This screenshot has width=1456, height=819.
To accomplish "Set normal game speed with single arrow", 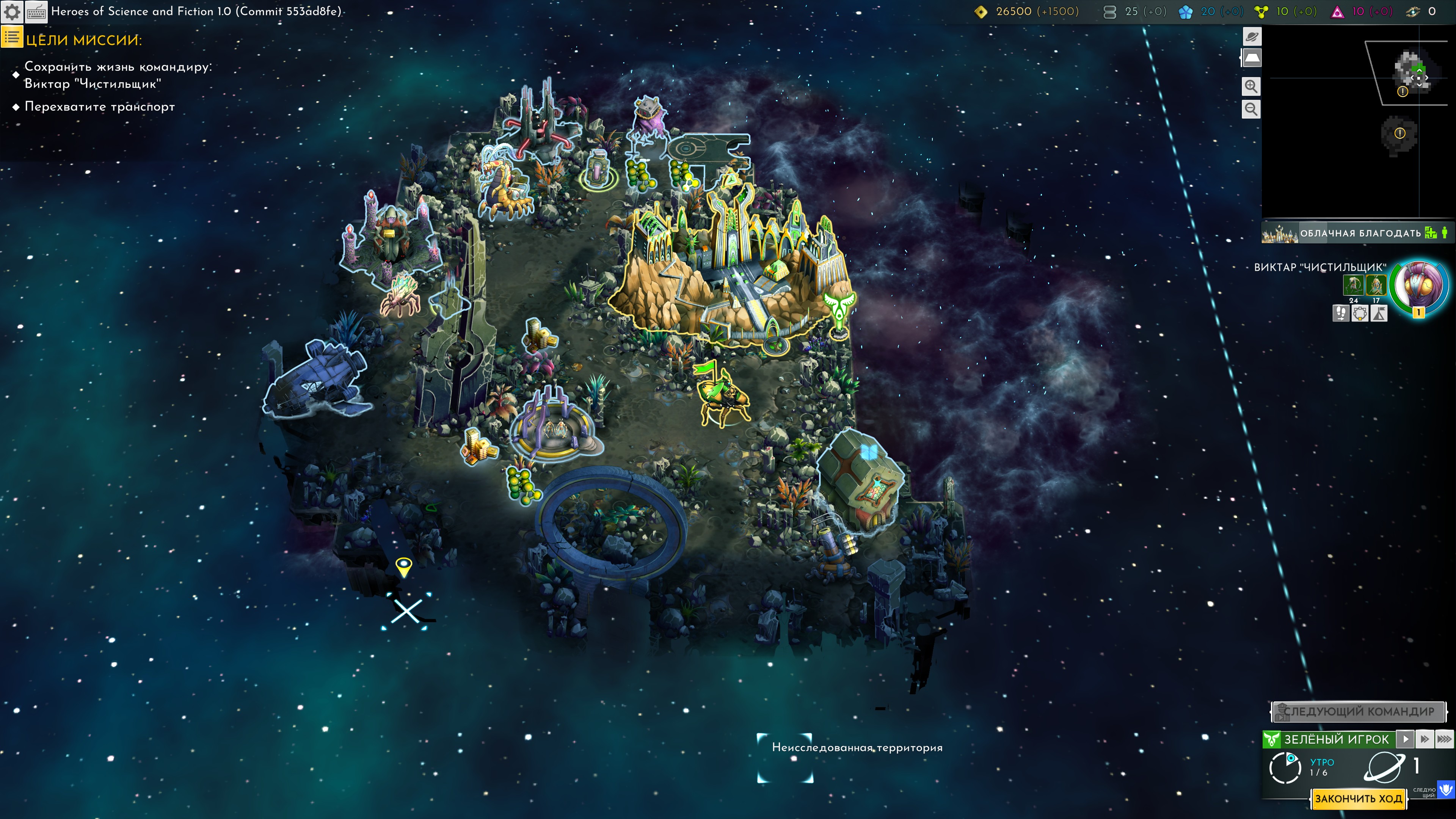I will 1405,739.
